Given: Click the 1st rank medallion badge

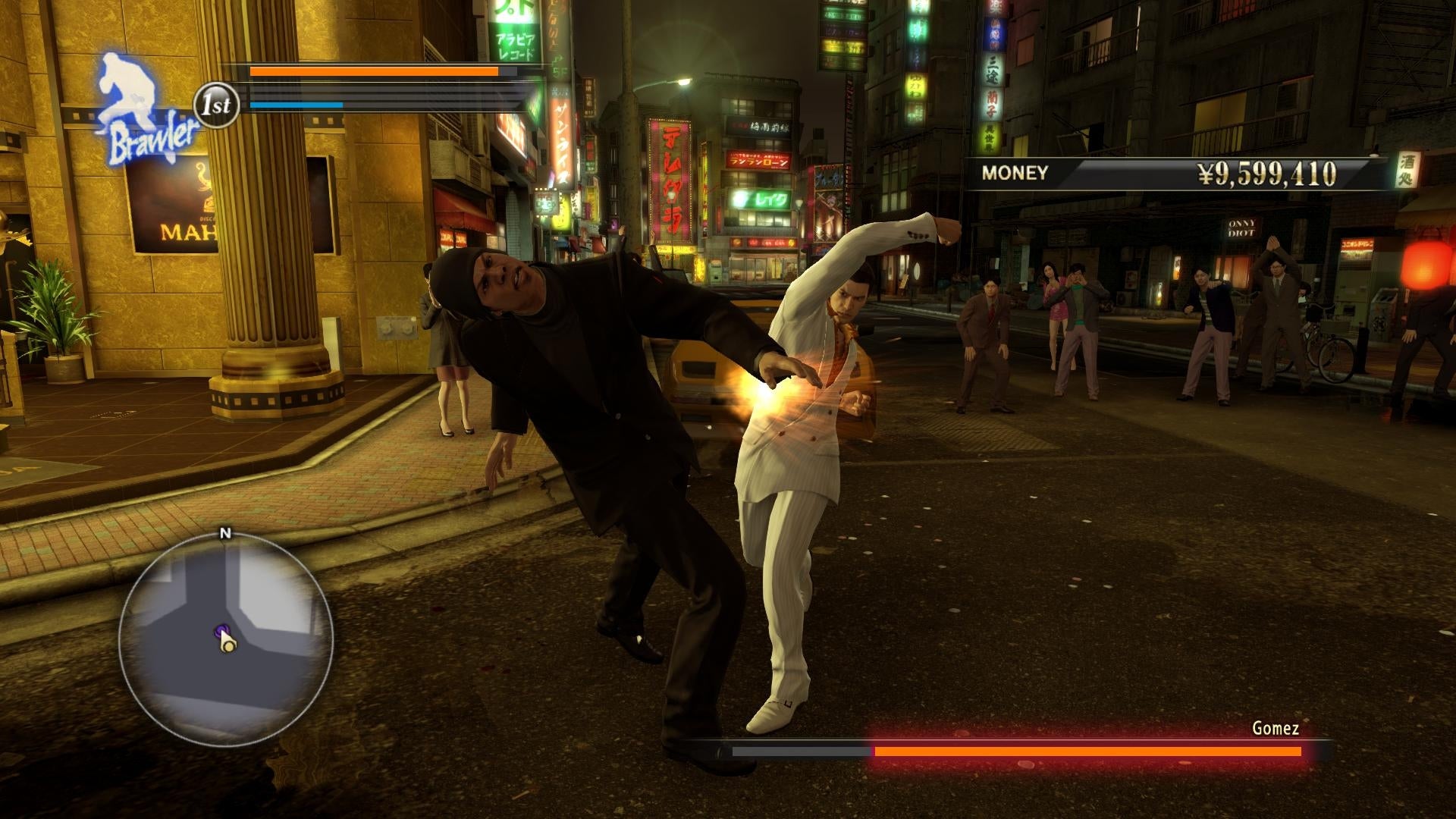Looking at the screenshot, I should [217, 105].
